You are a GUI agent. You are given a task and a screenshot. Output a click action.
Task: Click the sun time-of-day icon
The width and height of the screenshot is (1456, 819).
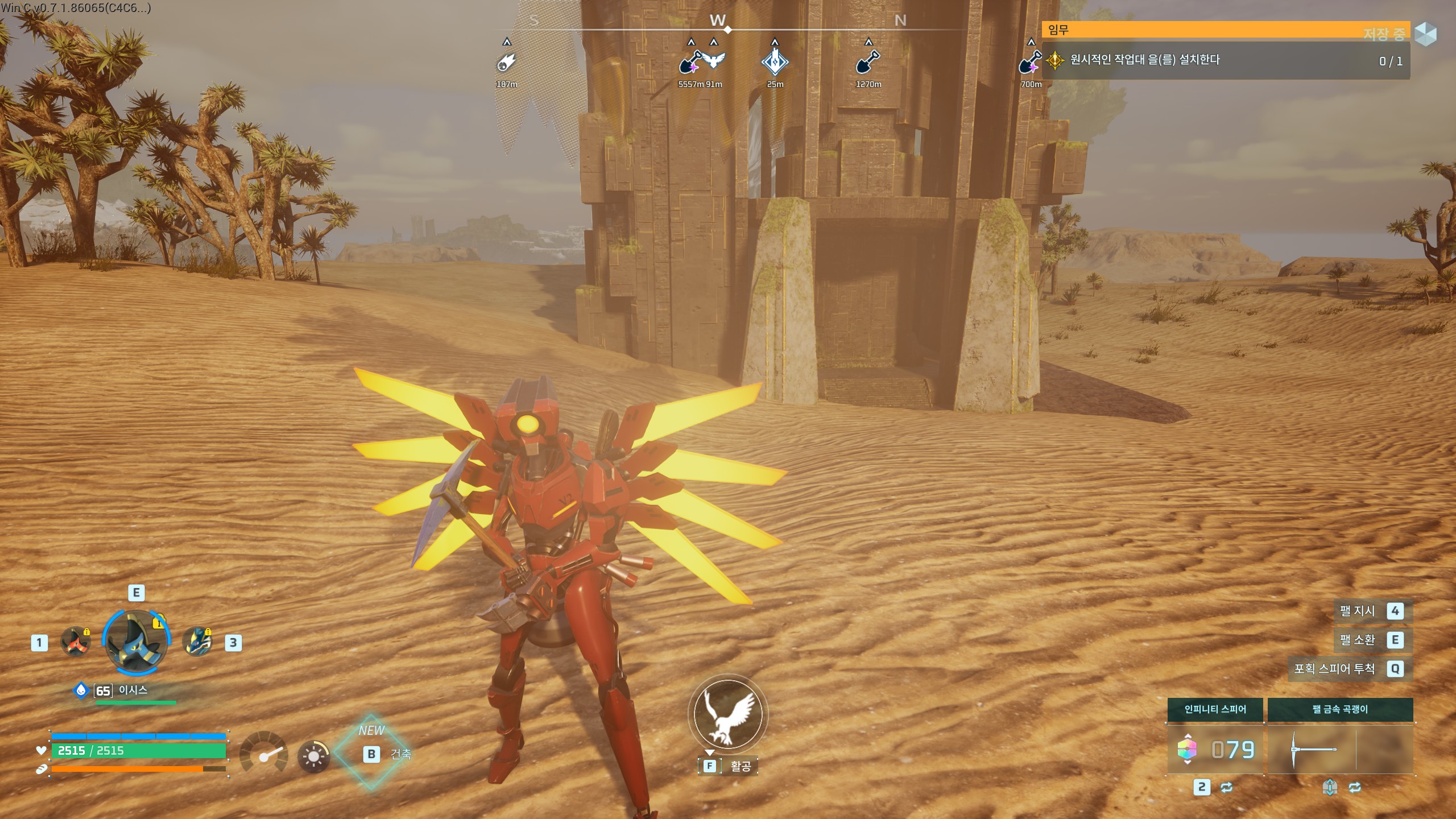(313, 756)
